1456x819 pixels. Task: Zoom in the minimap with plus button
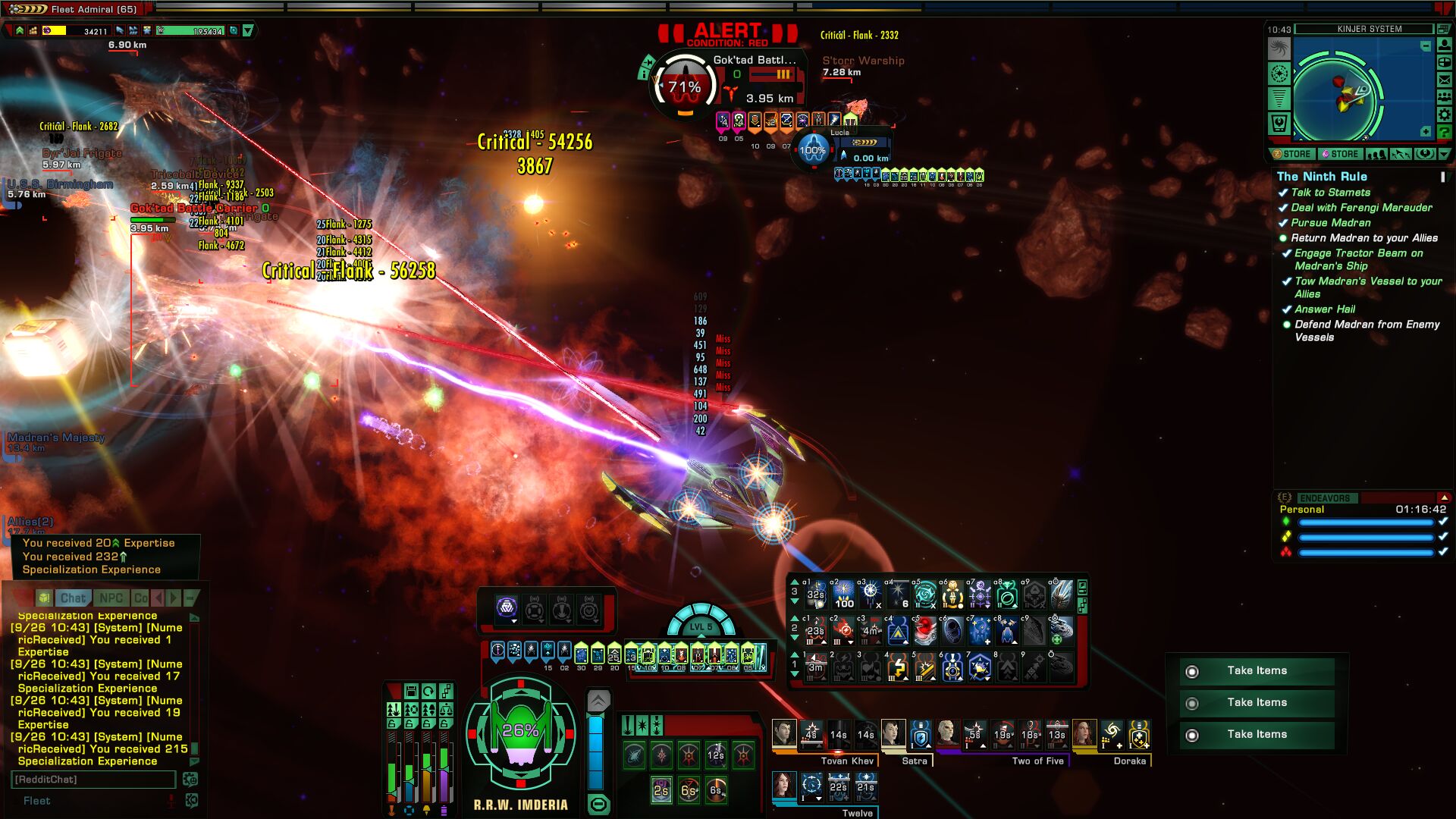coord(1426,132)
